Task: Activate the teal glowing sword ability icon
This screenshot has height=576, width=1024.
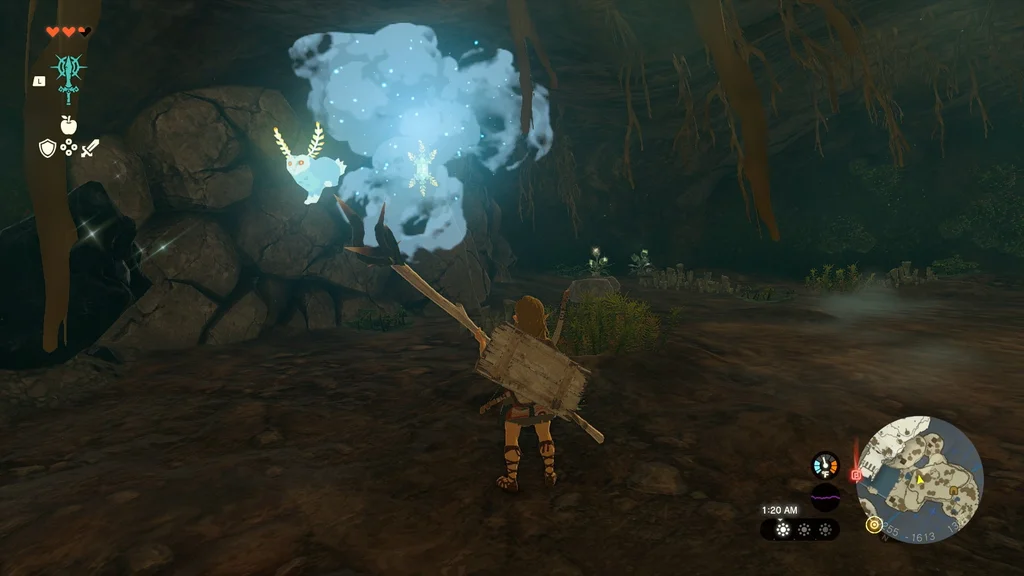Action: click(69, 77)
